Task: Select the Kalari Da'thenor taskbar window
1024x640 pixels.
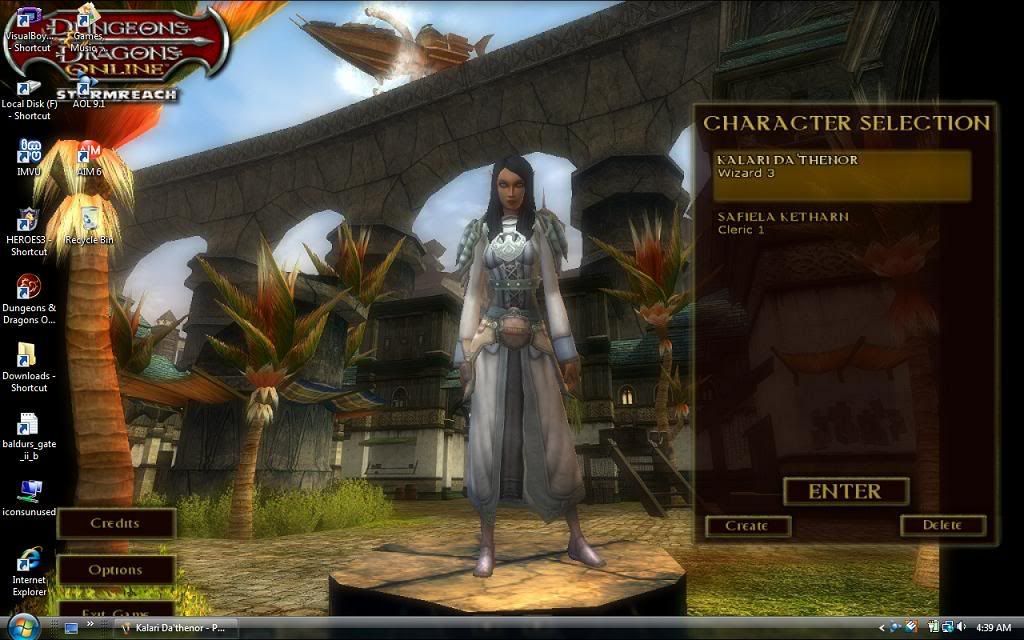Action: 177,628
